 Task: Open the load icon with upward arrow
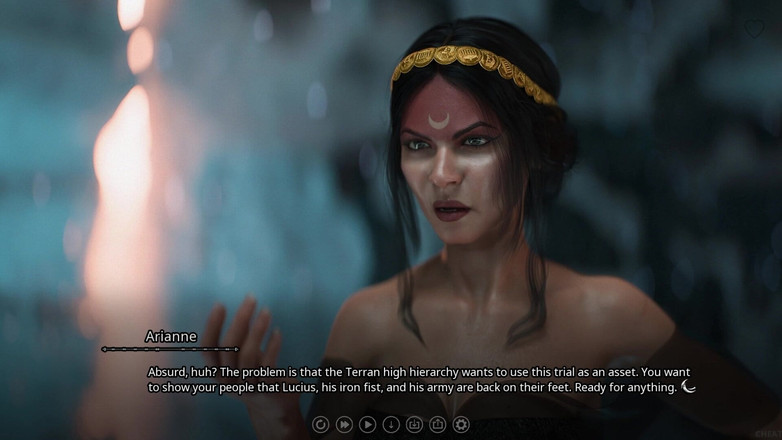437,425
